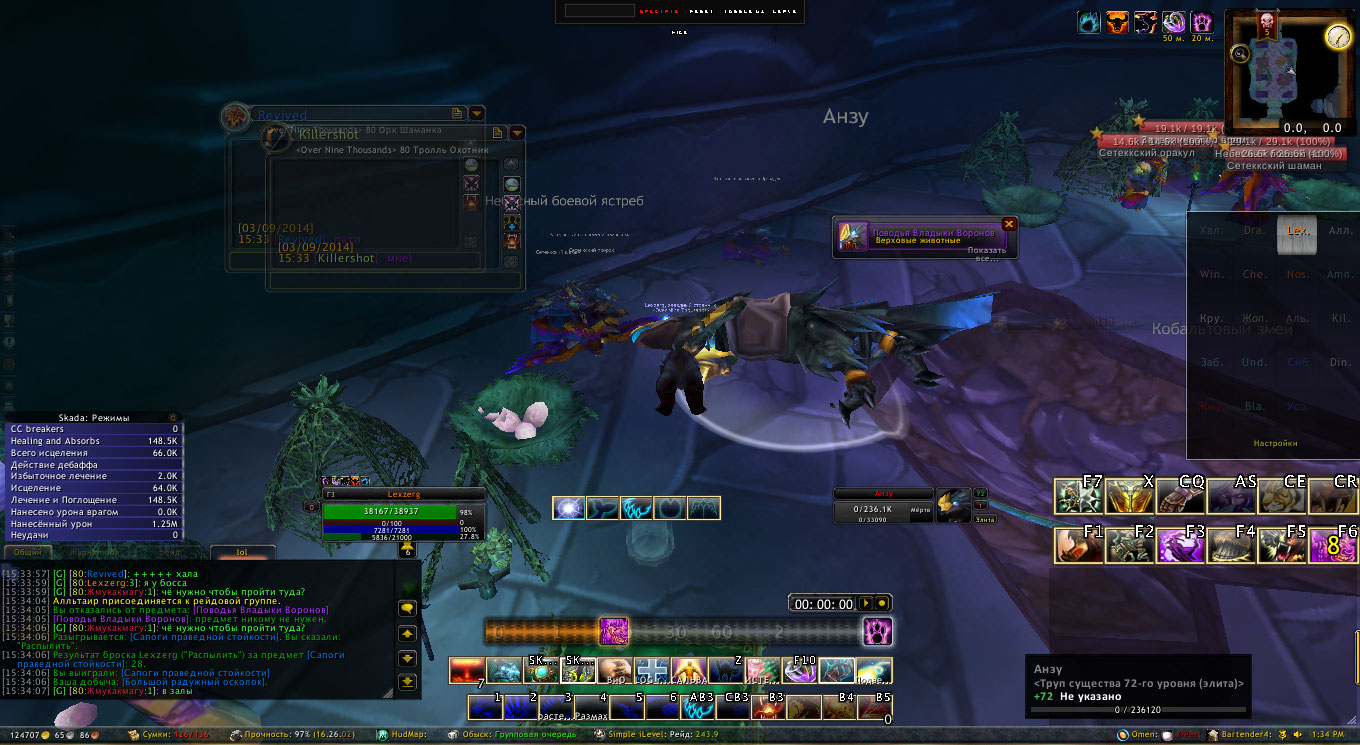Use the lightning ability bound to AB3
Viewport: 1360px width, 745px height.
coord(697,707)
